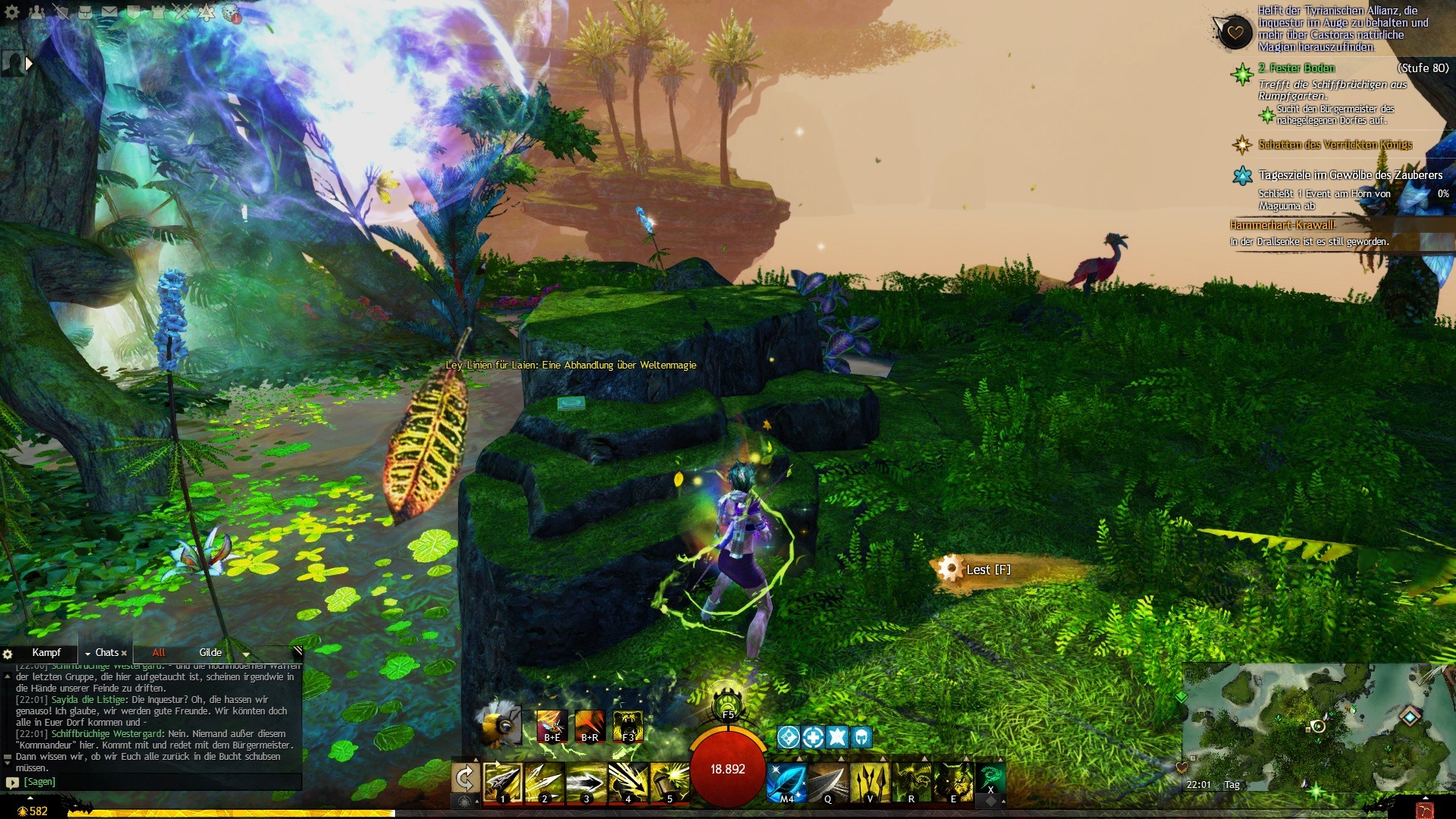Open the contacts and friends panel

click(x=36, y=12)
